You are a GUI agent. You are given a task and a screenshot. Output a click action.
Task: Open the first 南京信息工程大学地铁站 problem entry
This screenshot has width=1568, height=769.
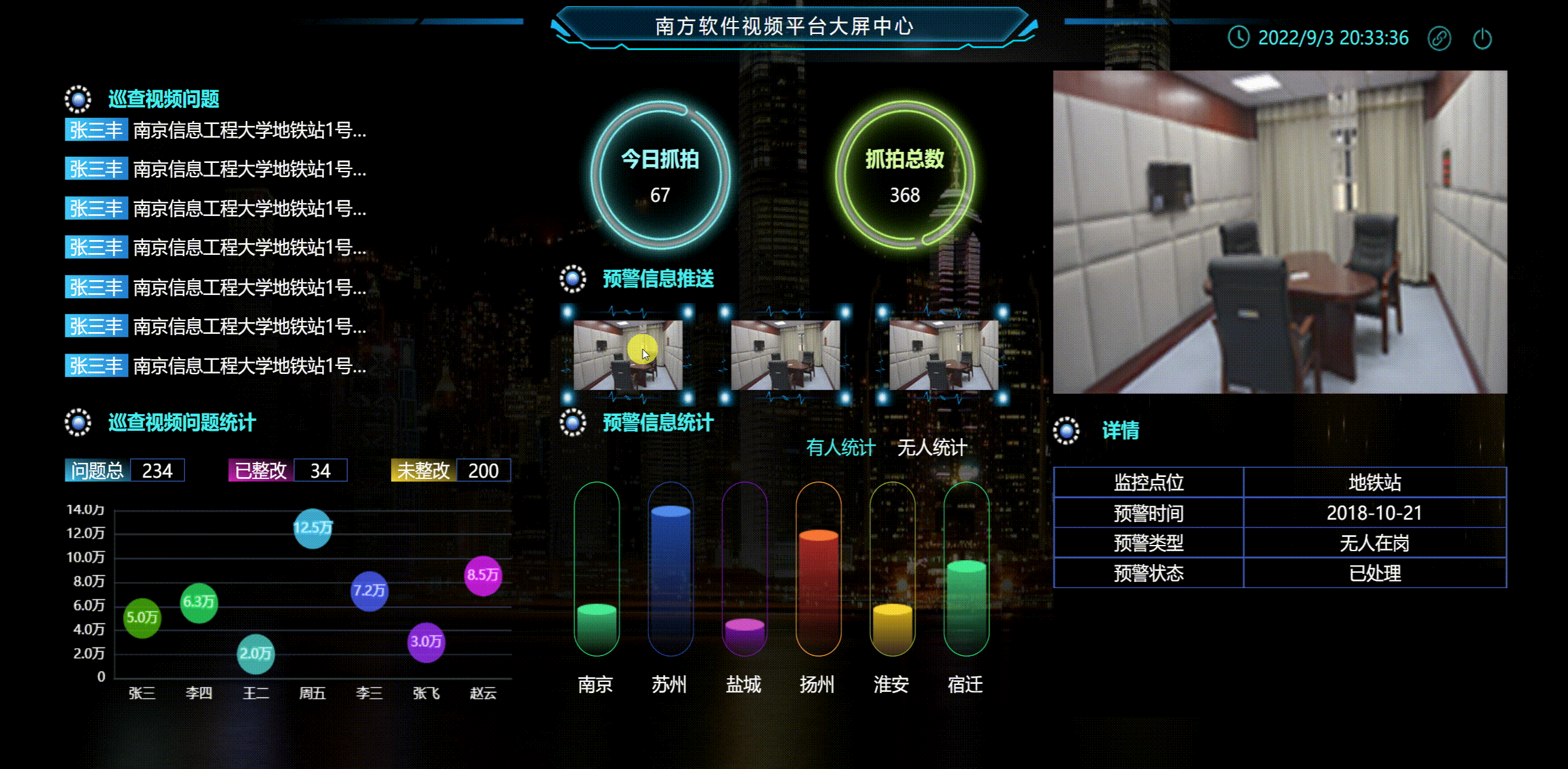click(x=247, y=130)
